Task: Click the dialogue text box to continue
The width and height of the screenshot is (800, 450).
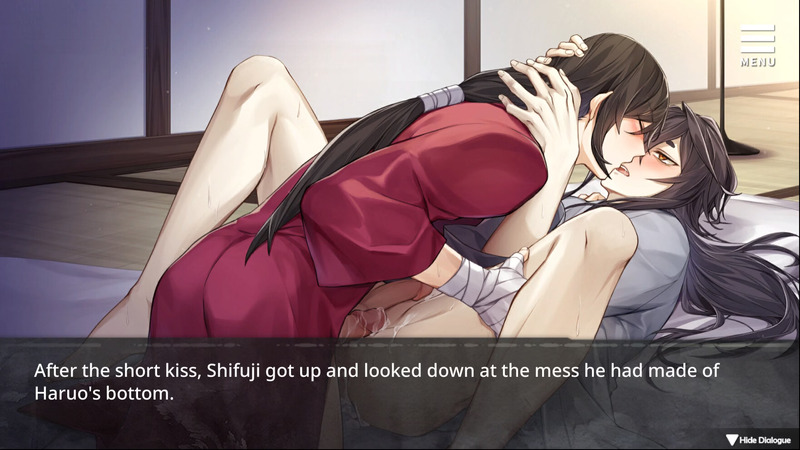Action: [400, 382]
